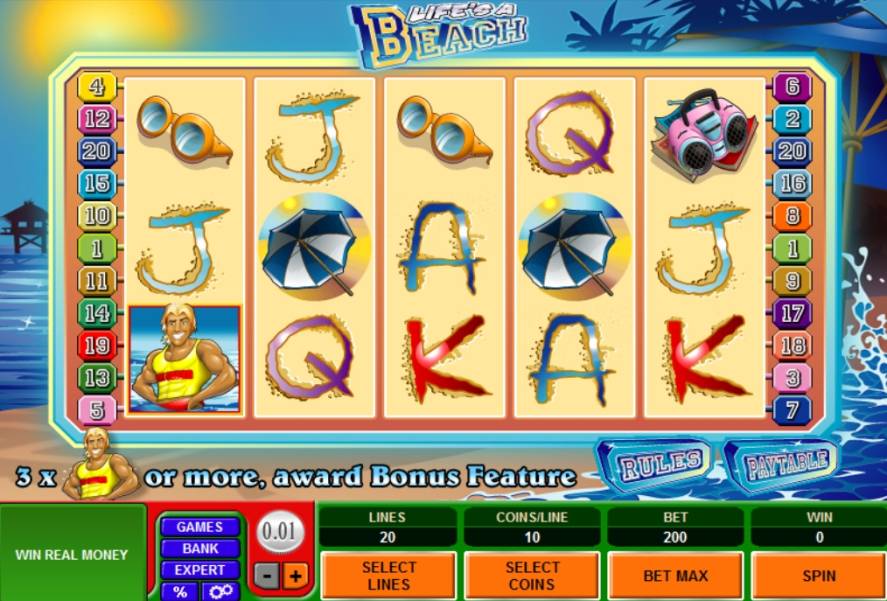Screen dimensions: 887x601
Task: Choose payline marker 17
Action: (792, 313)
